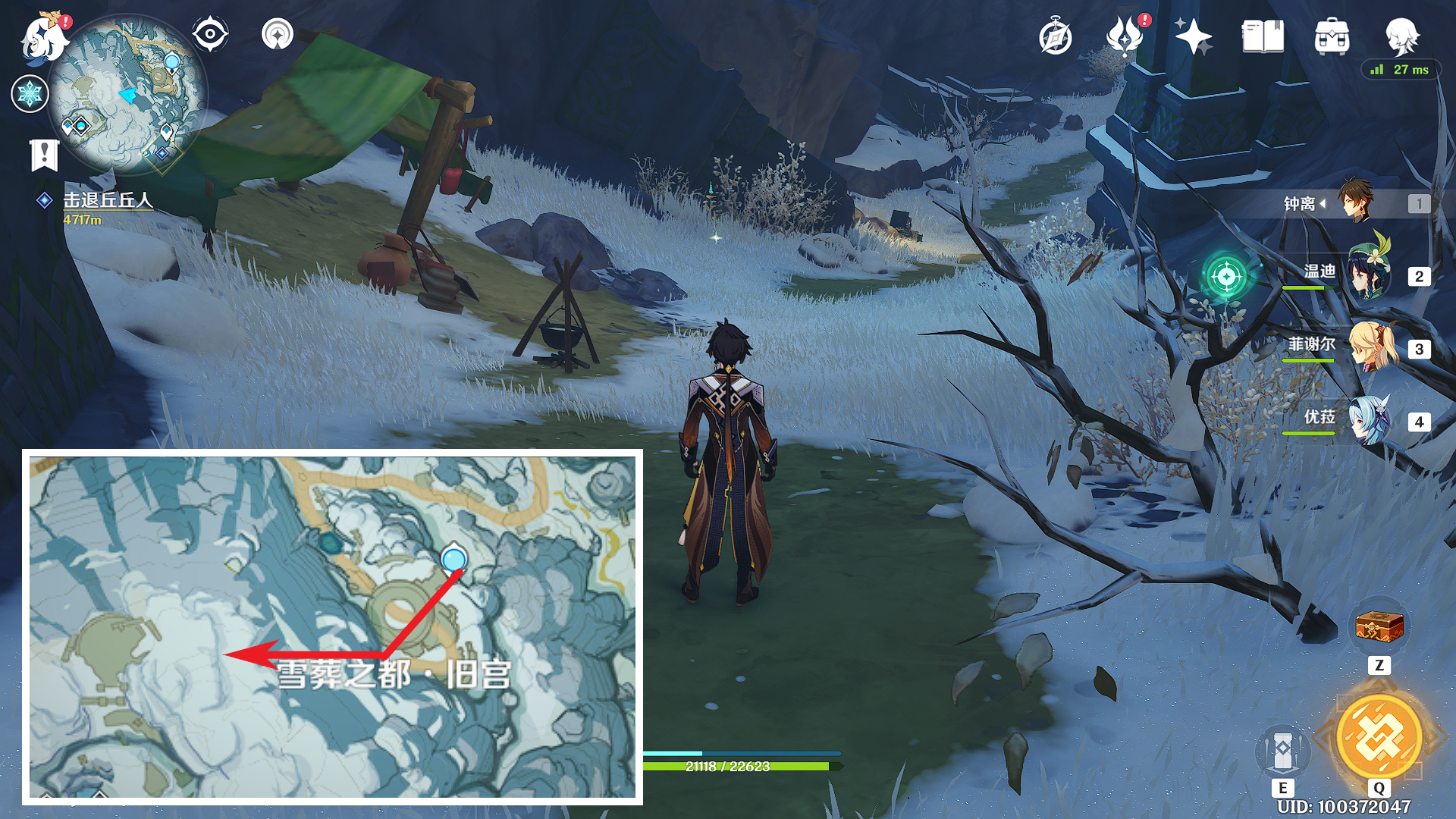Viewport: 1456px width, 819px height.
Task: Activate Zhongli's elemental burst
Action: coord(1379,737)
